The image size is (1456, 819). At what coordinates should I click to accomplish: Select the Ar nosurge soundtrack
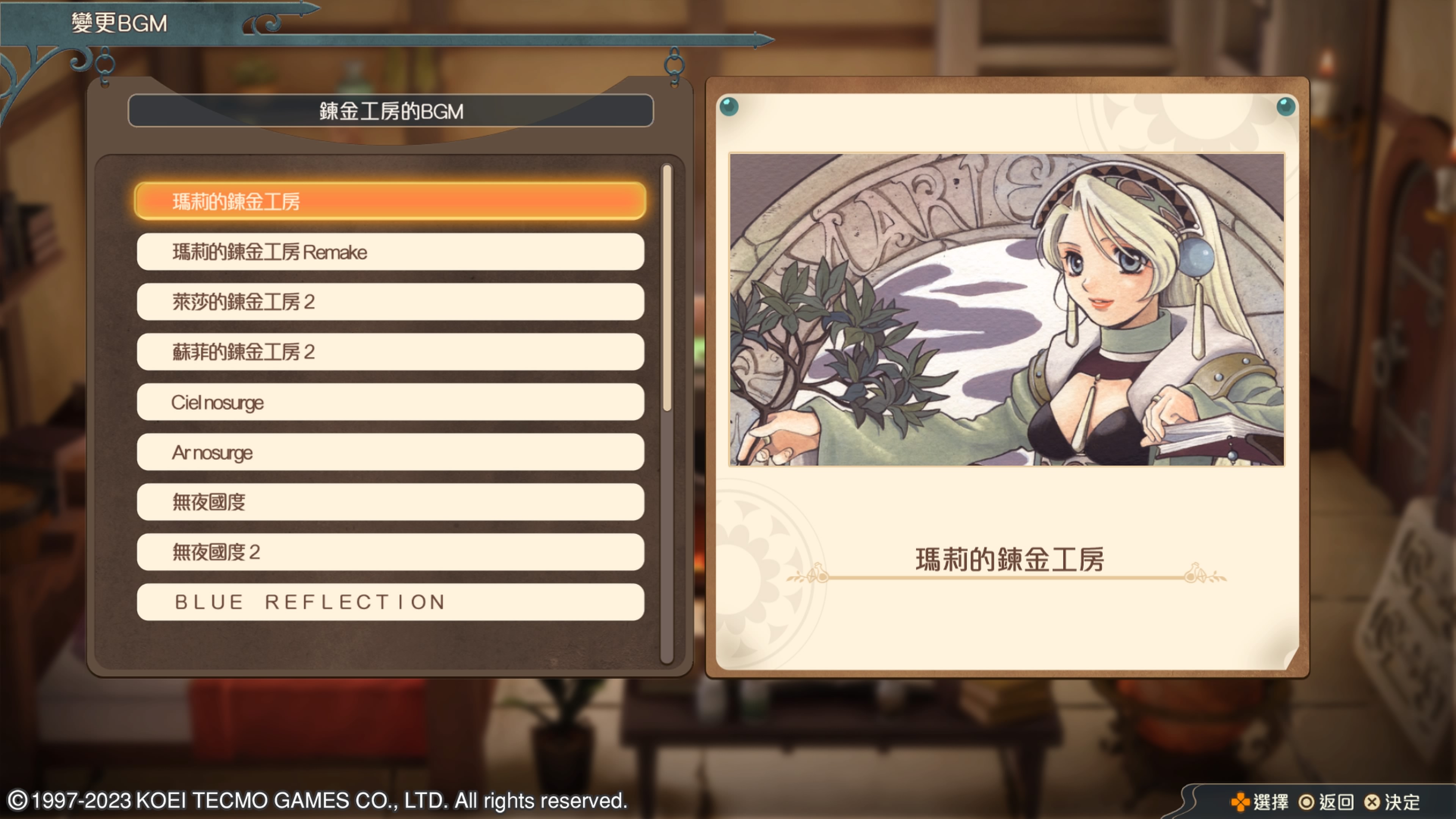[x=390, y=452]
